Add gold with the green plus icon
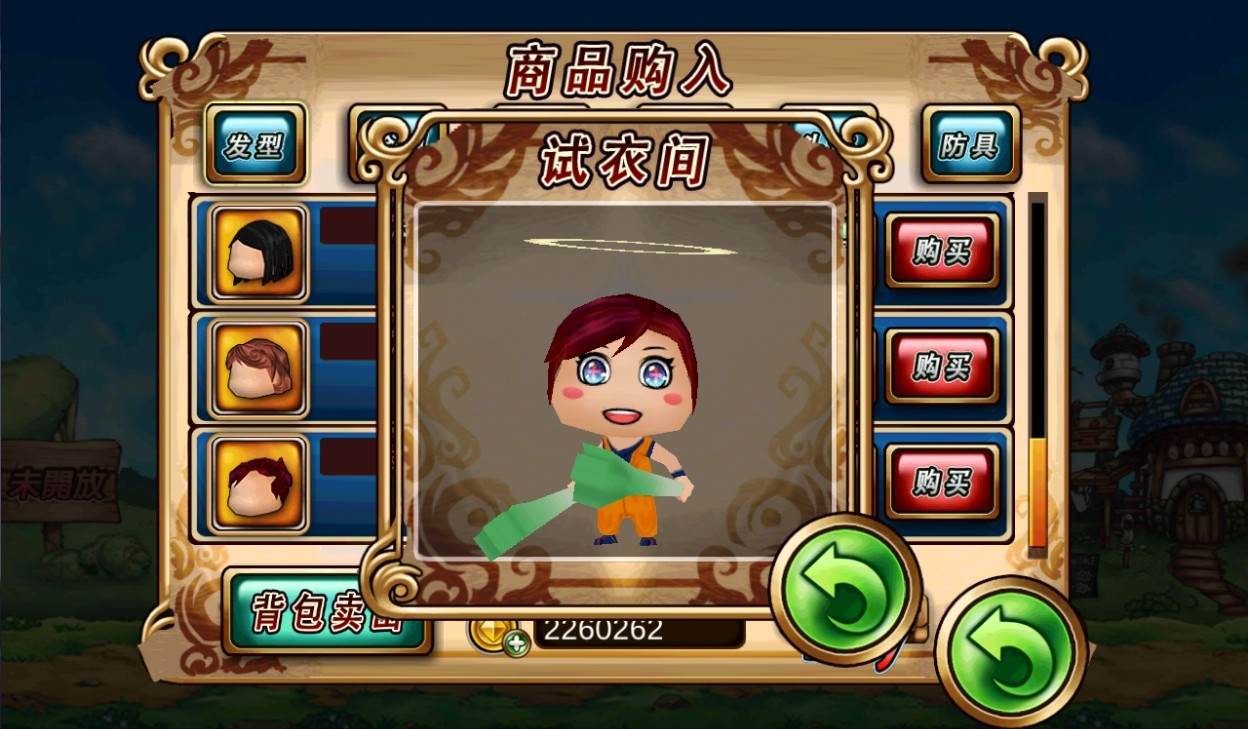This screenshot has height=729, width=1248. point(516,643)
